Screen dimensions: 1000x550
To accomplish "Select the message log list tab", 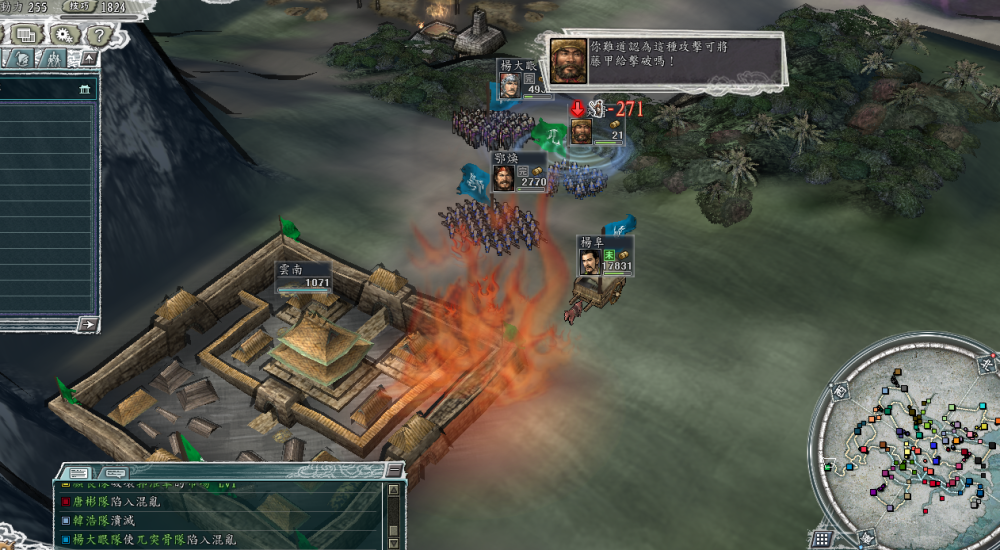I will (x=78, y=471).
